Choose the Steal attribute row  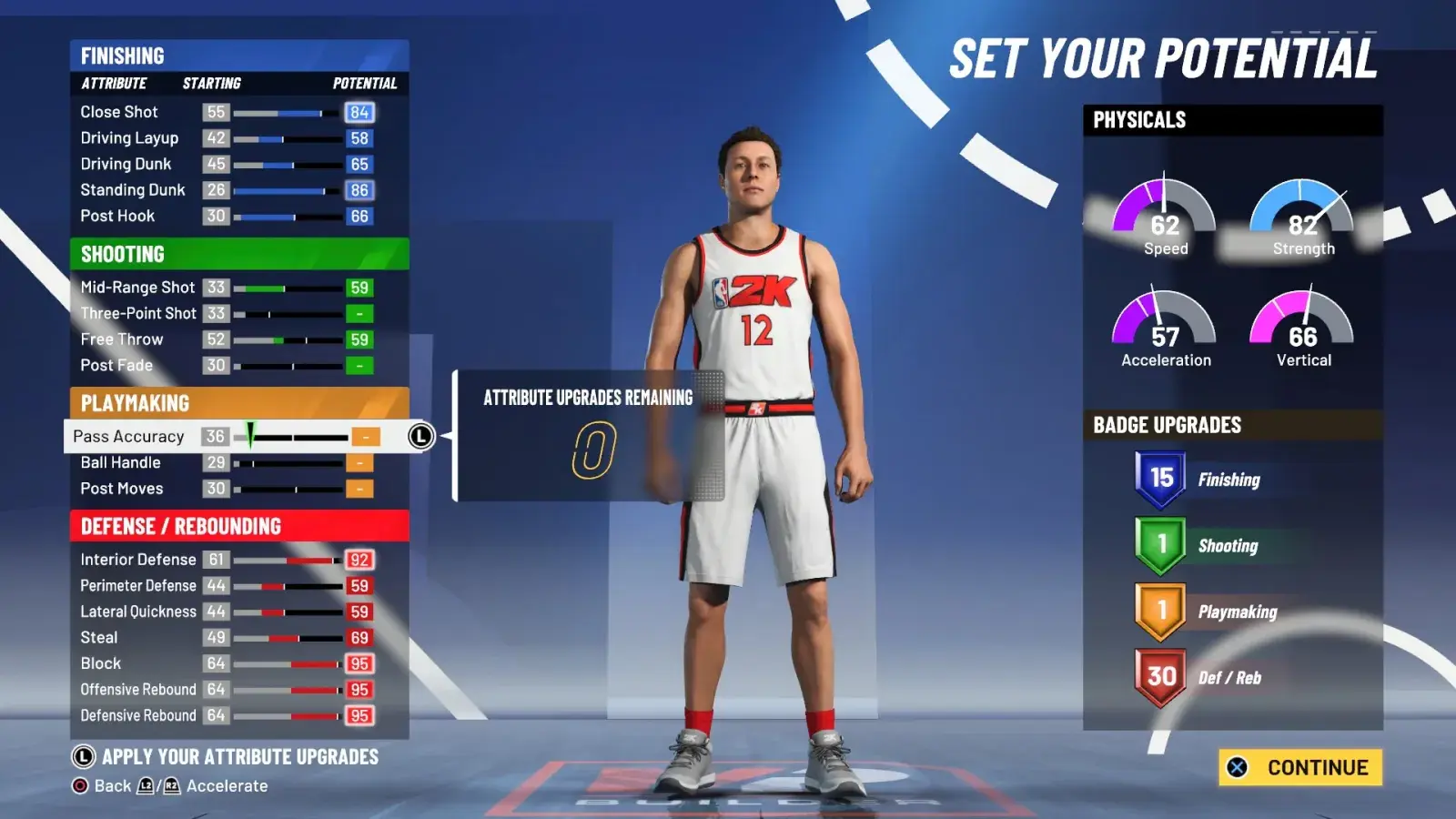tap(227, 638)
